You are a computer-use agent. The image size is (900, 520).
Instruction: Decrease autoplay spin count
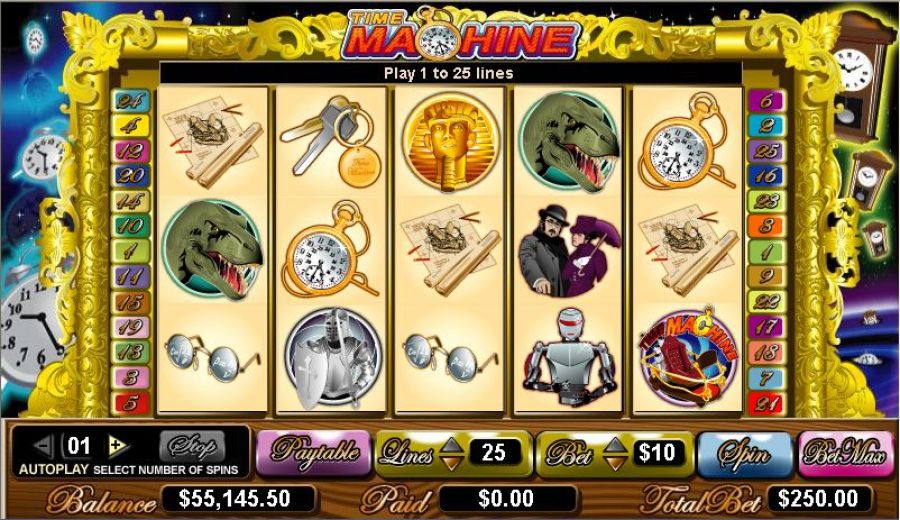[43, 445]
